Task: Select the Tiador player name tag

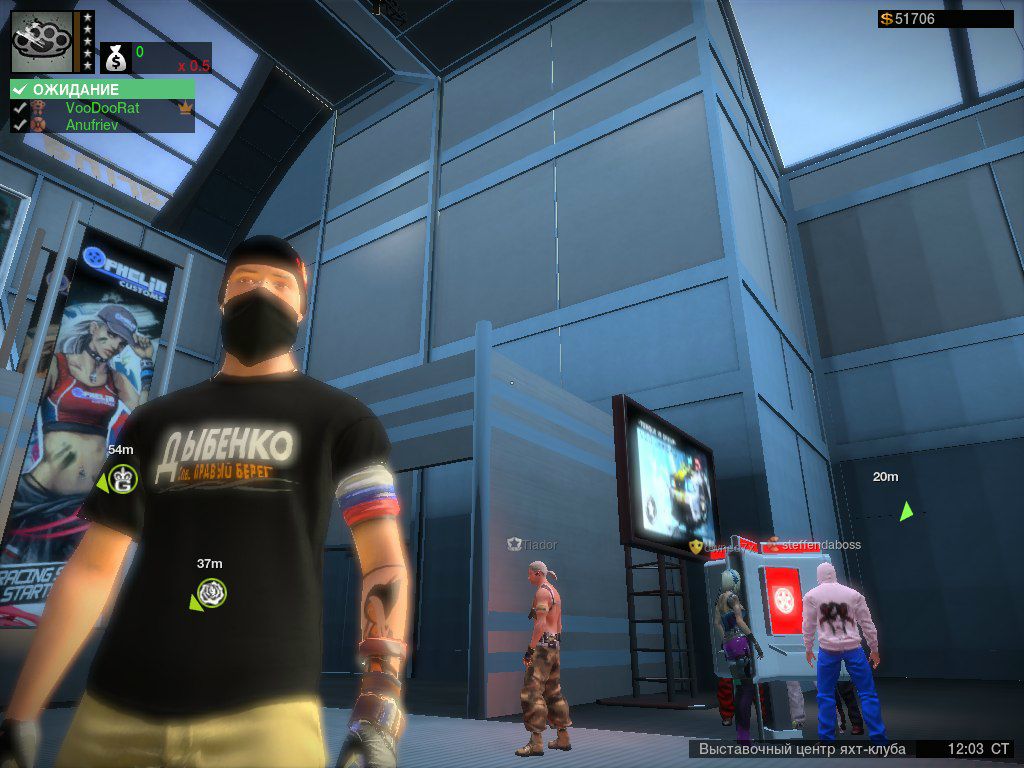Action: click(x=539, y=545)
